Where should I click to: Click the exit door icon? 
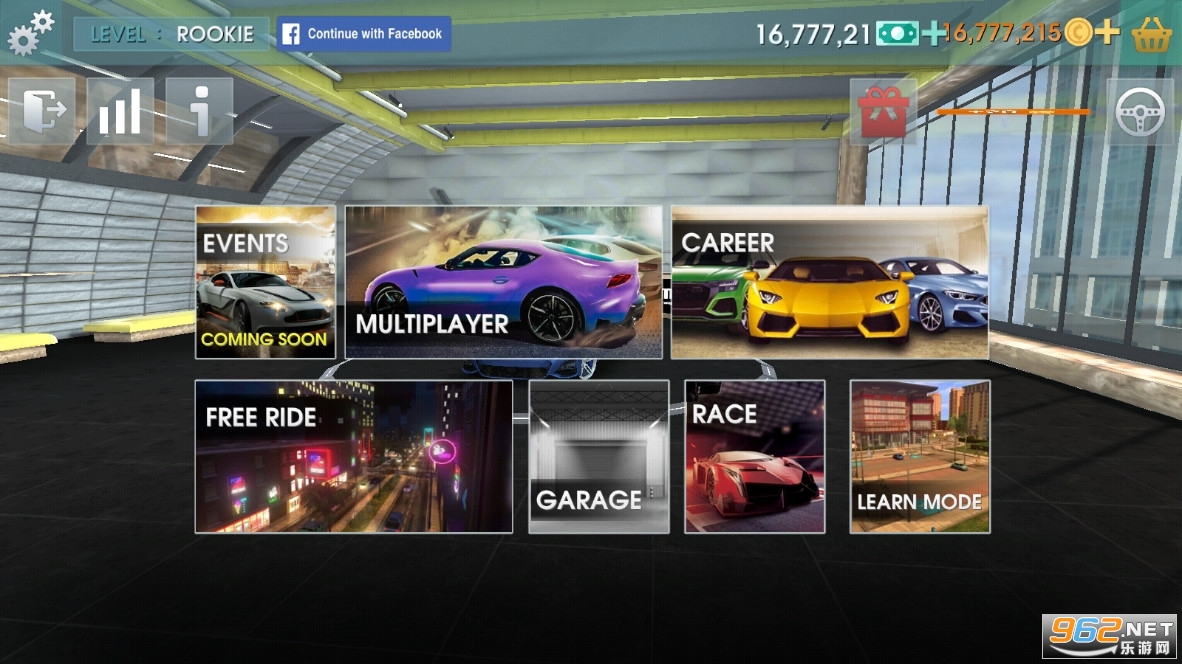(x=42, y=111)
